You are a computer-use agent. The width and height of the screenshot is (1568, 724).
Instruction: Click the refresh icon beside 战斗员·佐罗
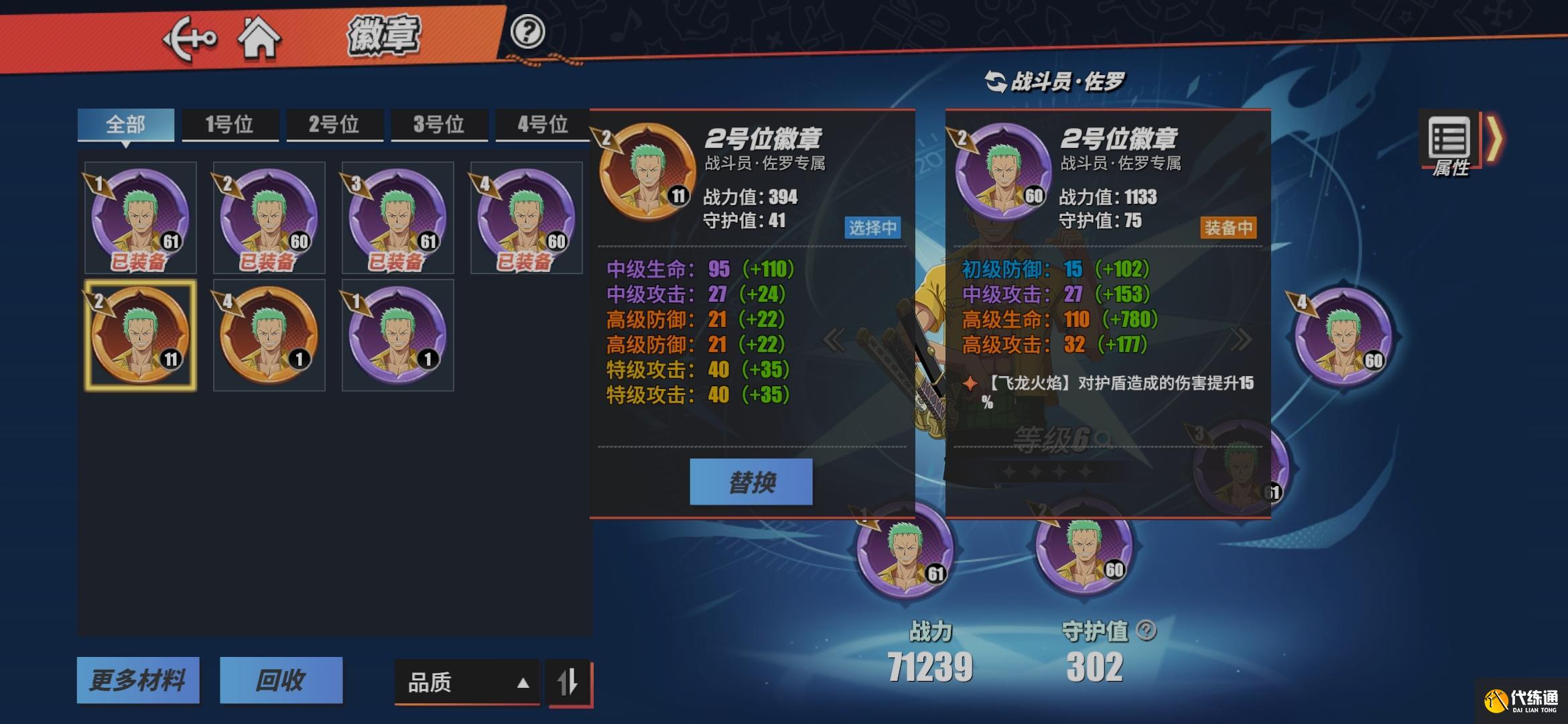pyautogui.click(x=995, y=82)
